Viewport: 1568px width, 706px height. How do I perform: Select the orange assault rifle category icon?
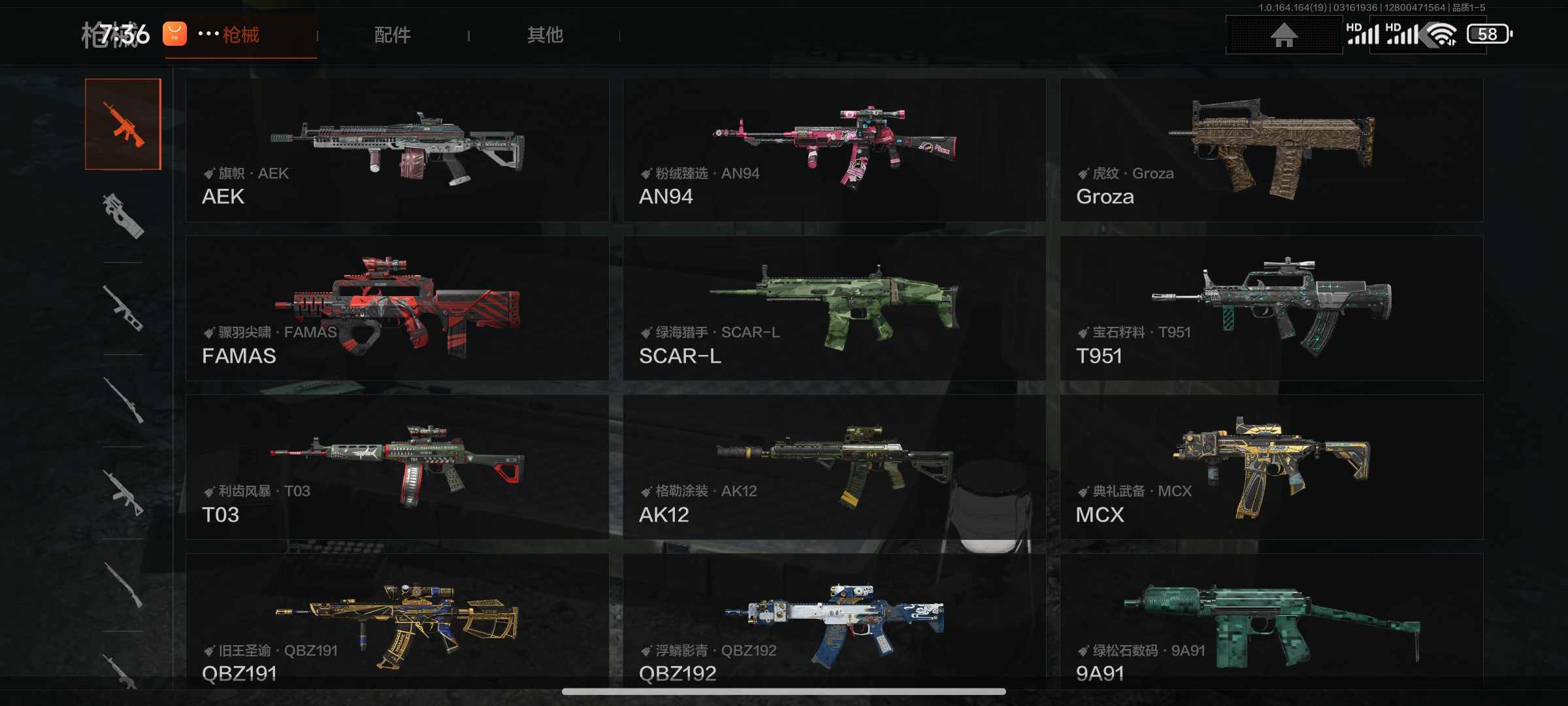[123, 124]
